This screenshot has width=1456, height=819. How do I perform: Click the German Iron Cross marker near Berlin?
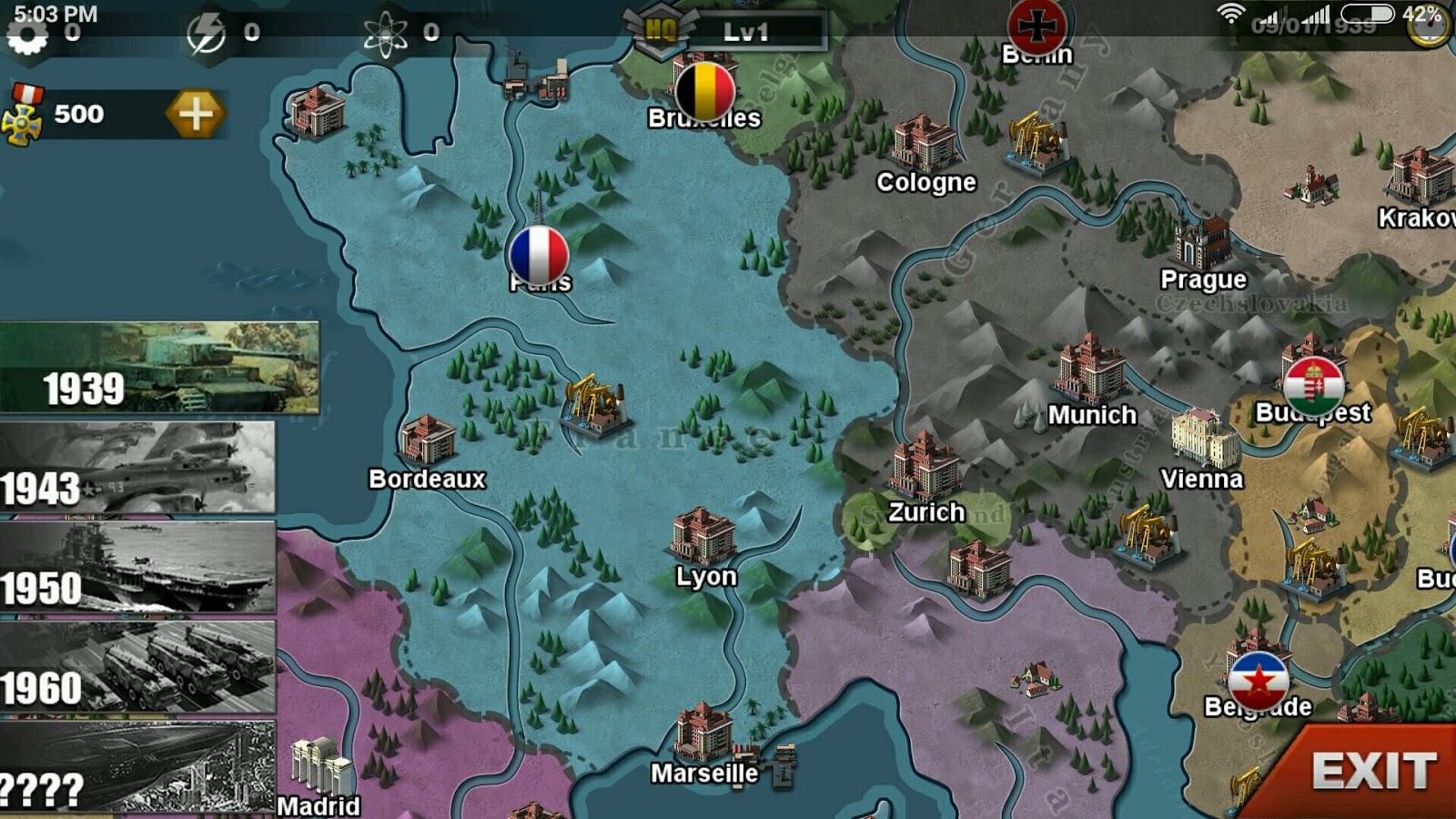[1035, 24]
